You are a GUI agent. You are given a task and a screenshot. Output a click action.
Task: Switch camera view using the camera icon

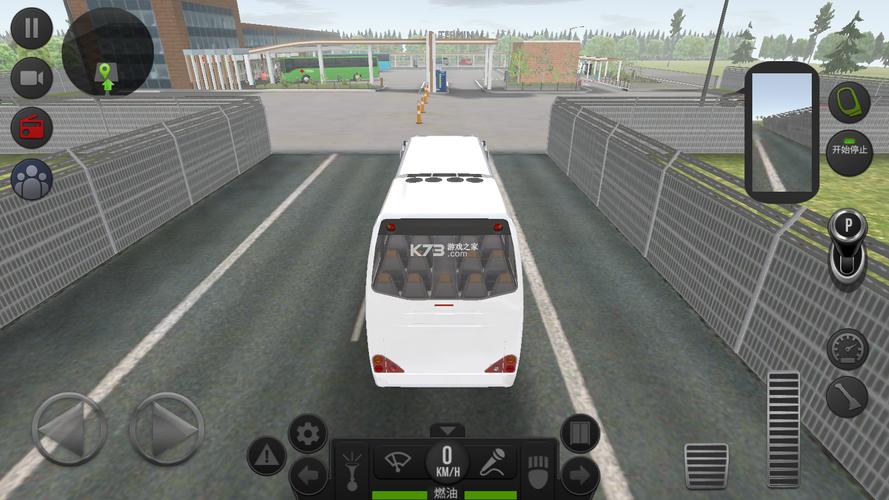coord(31,78)
